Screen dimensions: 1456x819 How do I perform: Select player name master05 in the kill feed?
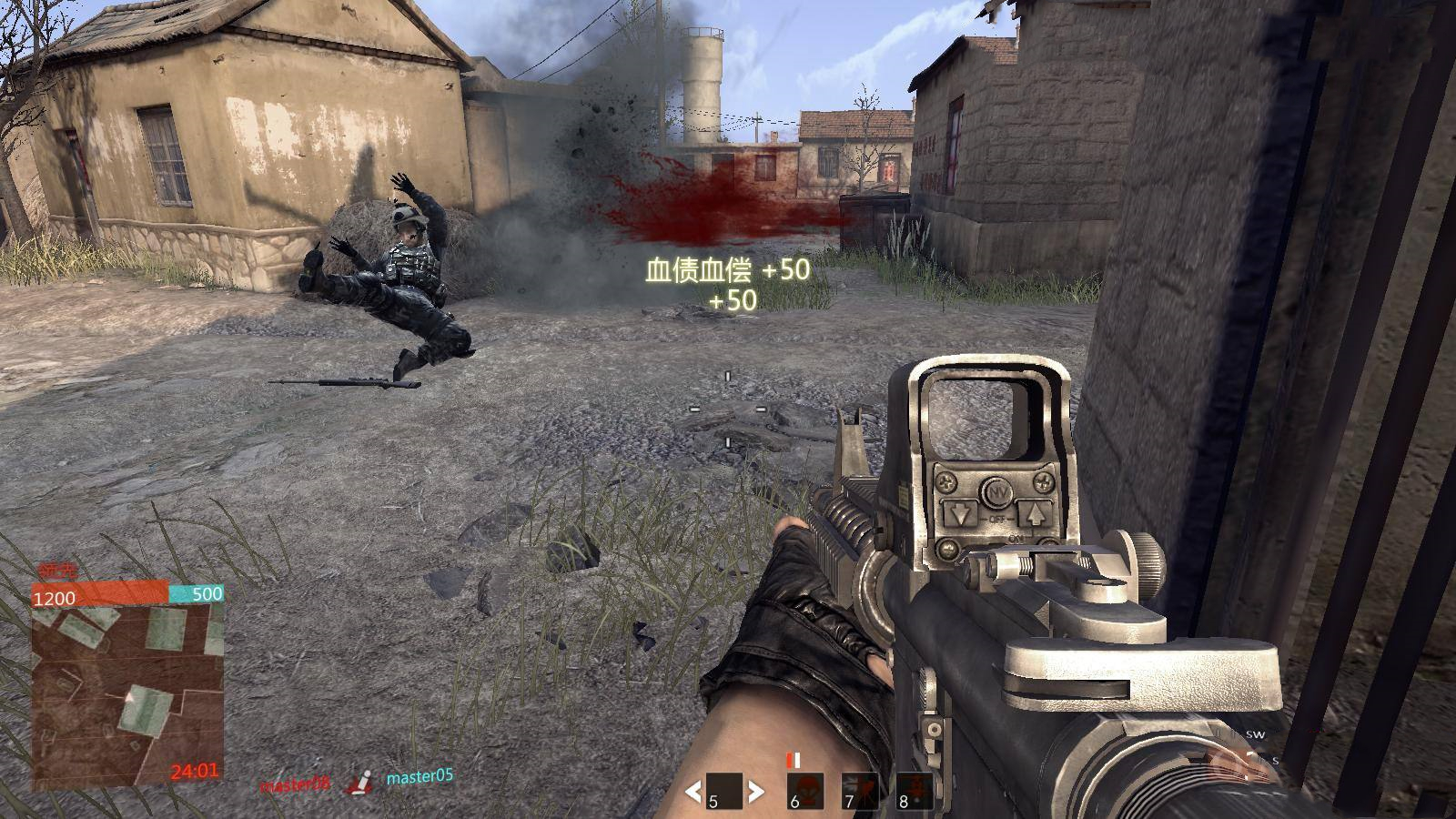pos(420,777)
